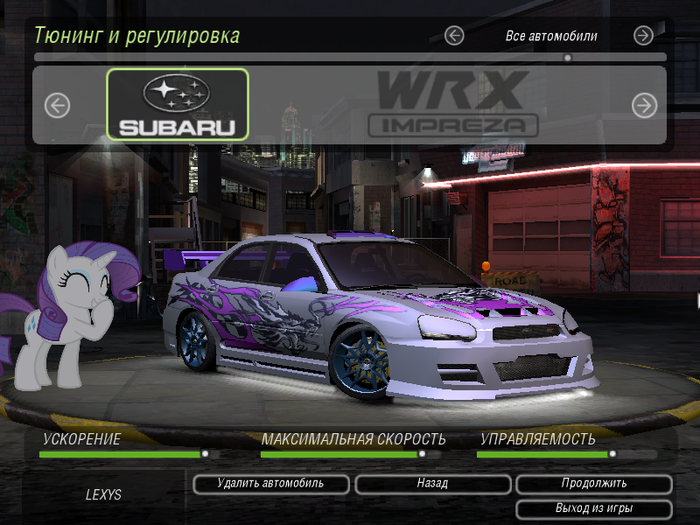Select the highlighted Subaru logo tile
The height and width of the screenshot is (525, 700).
click(x=178, y=104)
